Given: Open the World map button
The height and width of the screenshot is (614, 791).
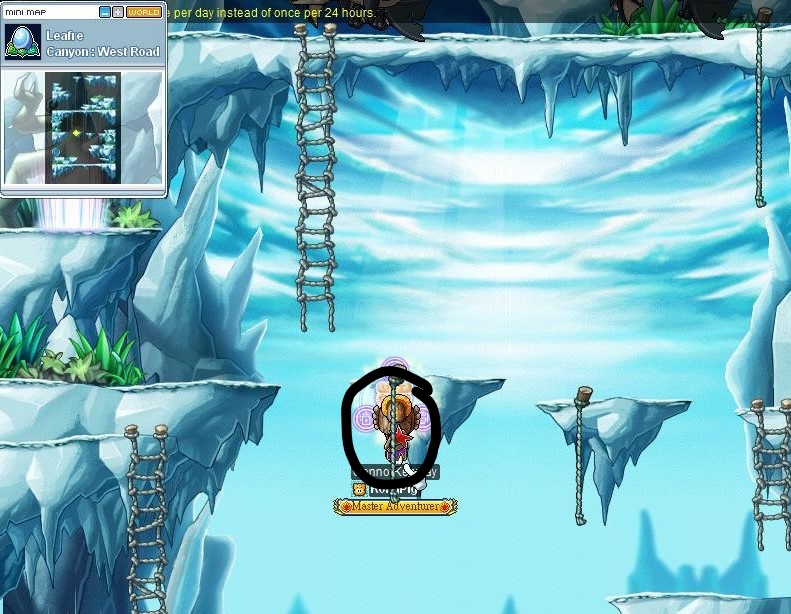Looking at the screenshot, I should click(144, 12).
